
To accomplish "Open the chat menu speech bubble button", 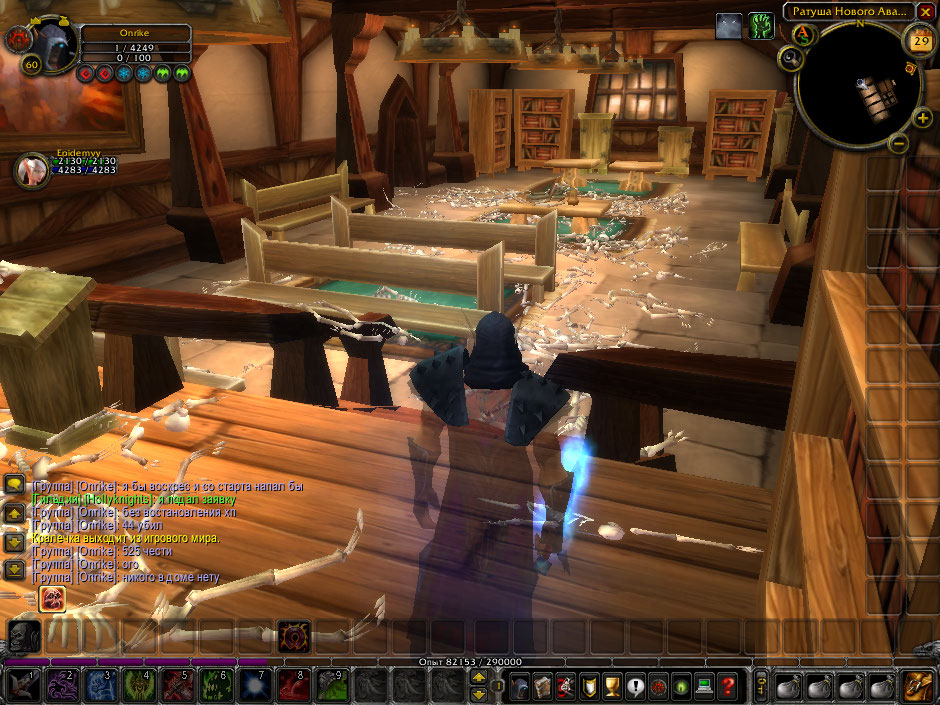I will click(x=14, y=484).
